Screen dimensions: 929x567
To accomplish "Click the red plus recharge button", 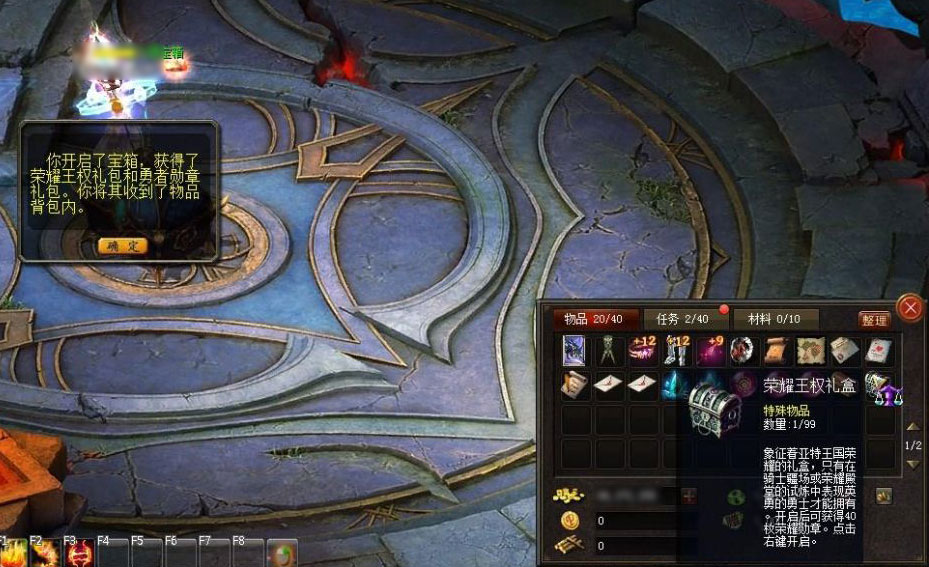I will tap(689, 495).
